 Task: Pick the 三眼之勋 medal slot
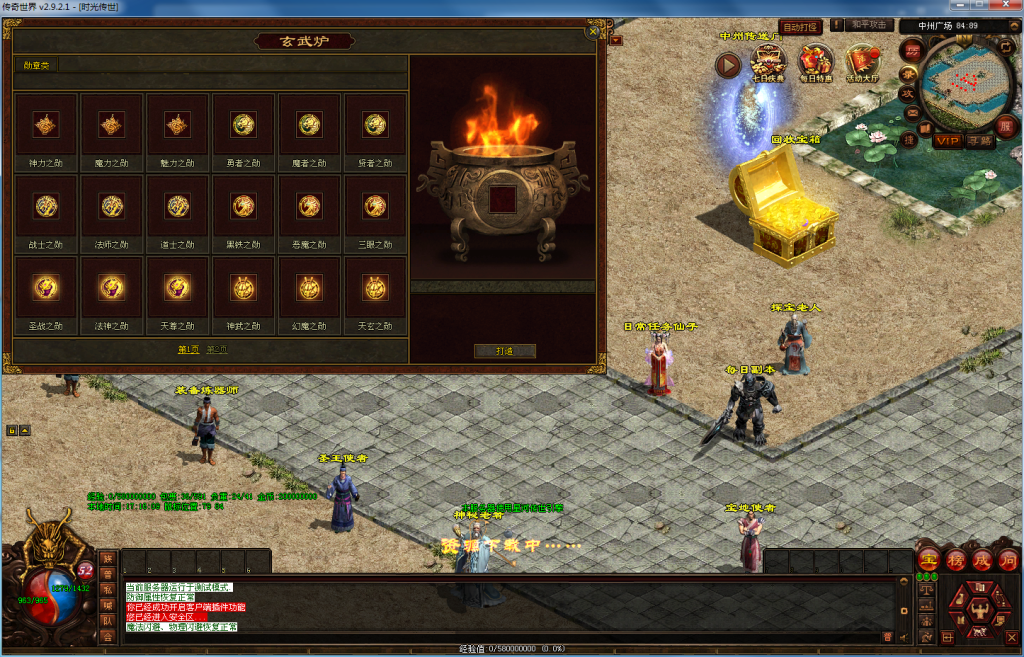[375, 207]
